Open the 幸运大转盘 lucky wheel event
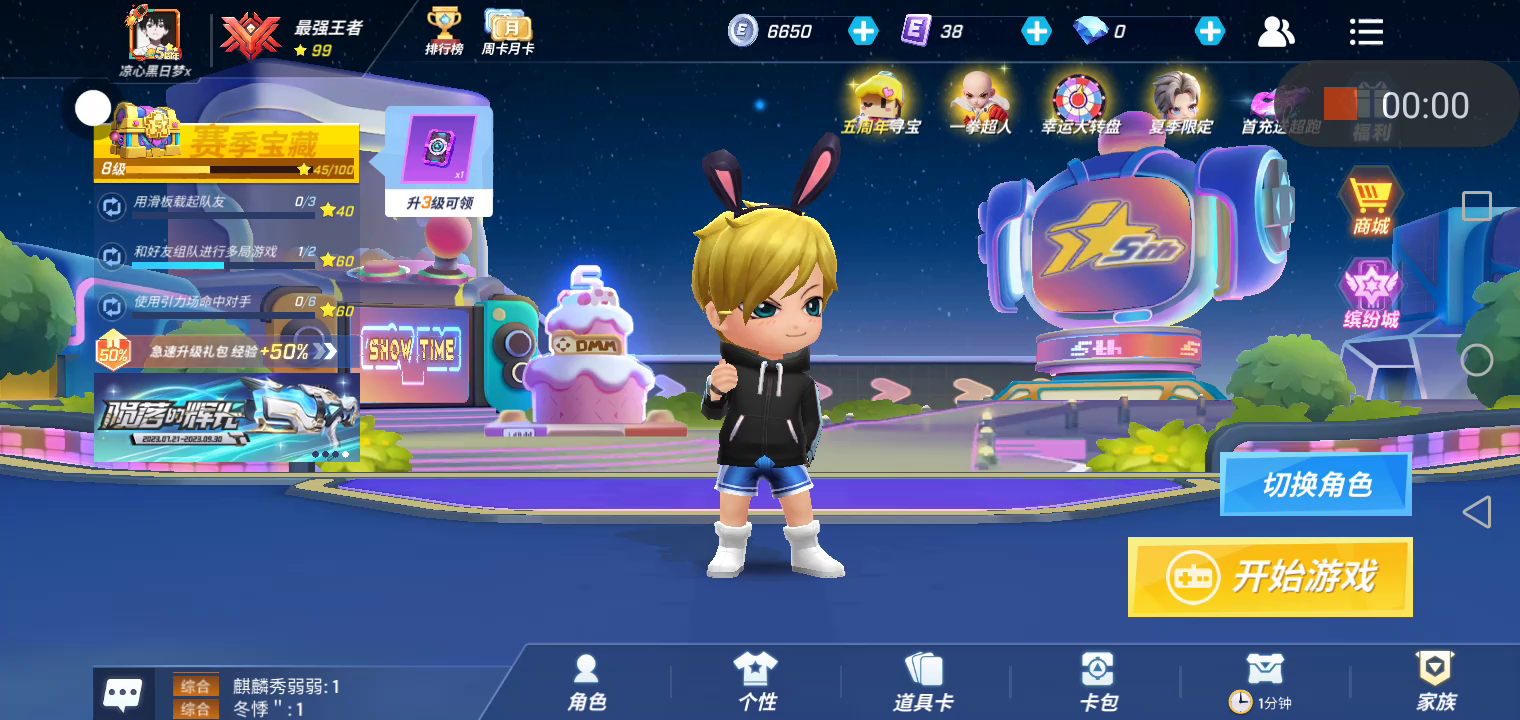Screen dimensions: 1520x720 tap(1080, 103)
